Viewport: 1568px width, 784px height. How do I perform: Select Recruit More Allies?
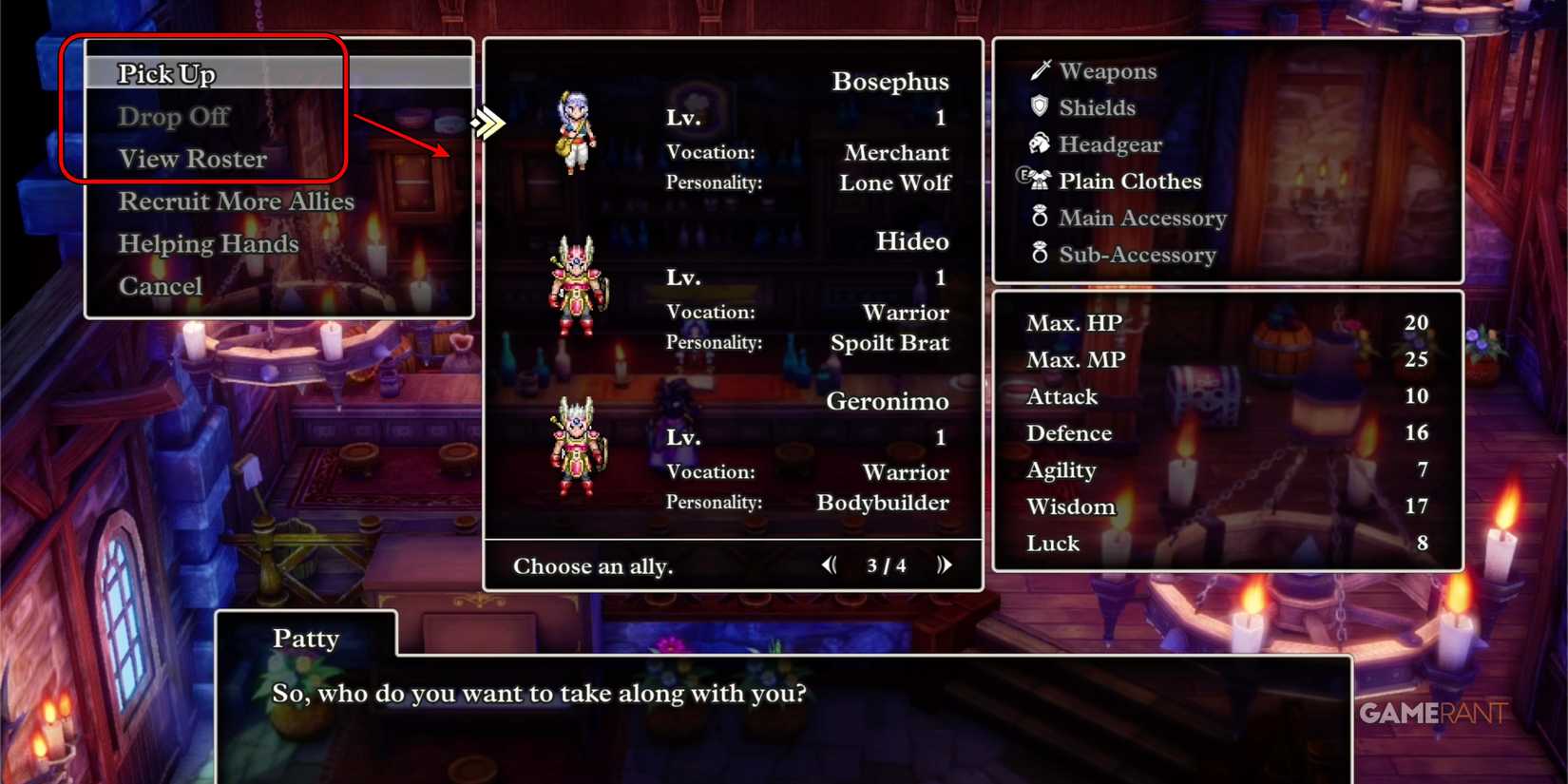[x=237, y=201]
